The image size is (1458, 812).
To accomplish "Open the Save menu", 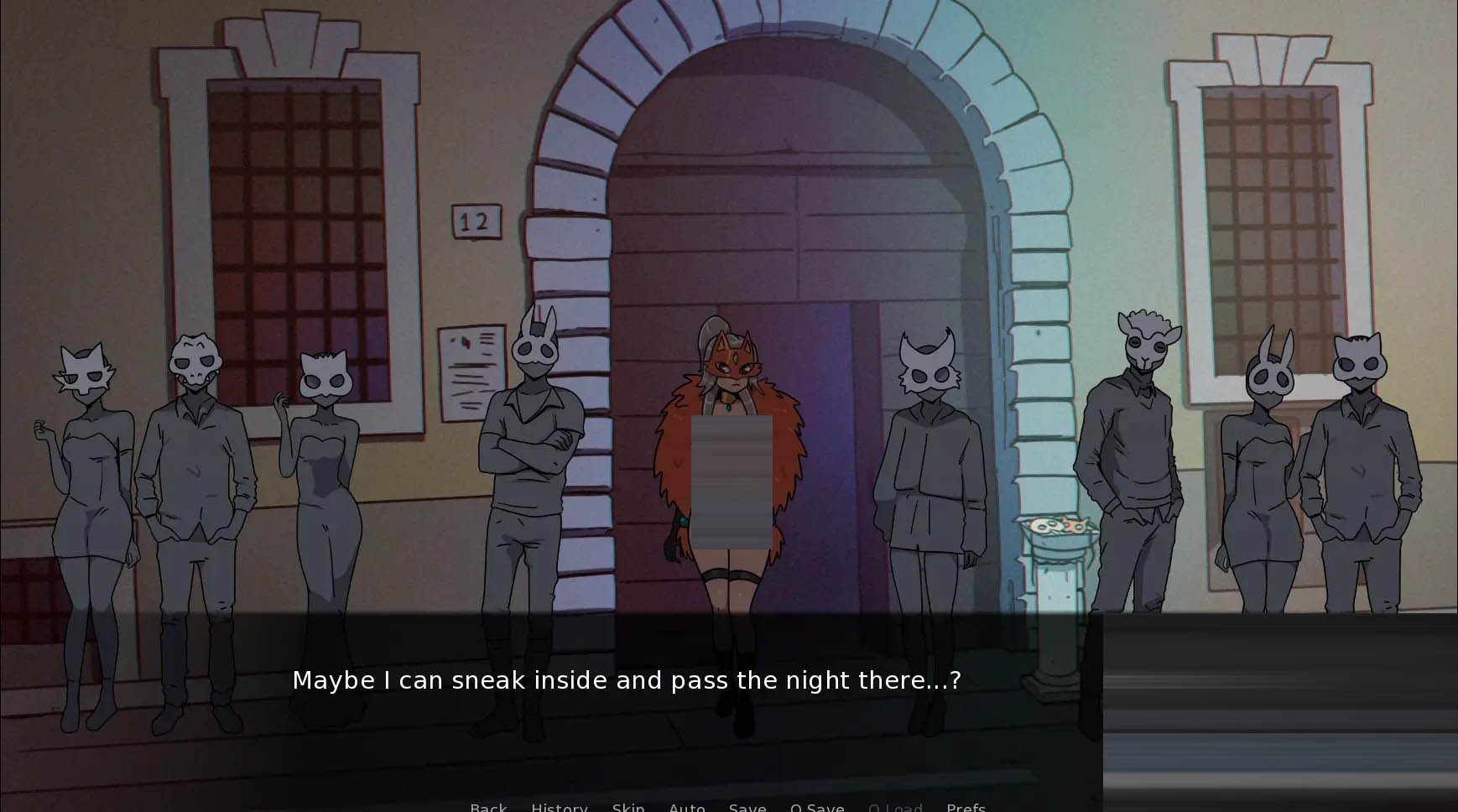I will [x=747, y=807].
